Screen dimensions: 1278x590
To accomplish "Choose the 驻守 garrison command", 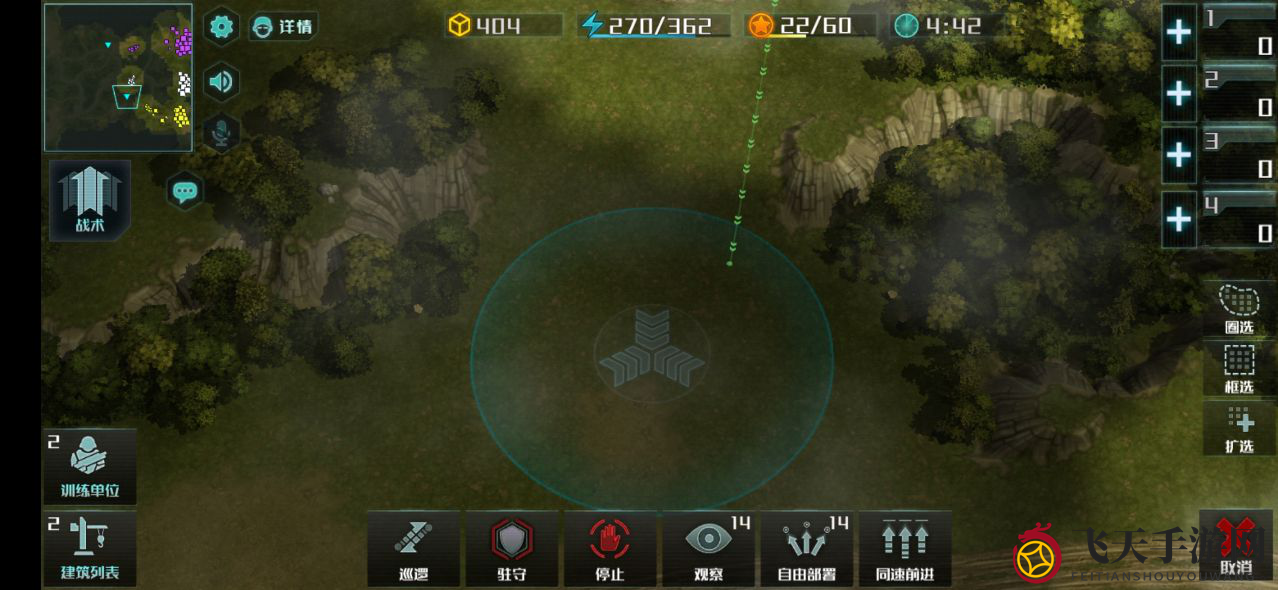I will point(512,548).
